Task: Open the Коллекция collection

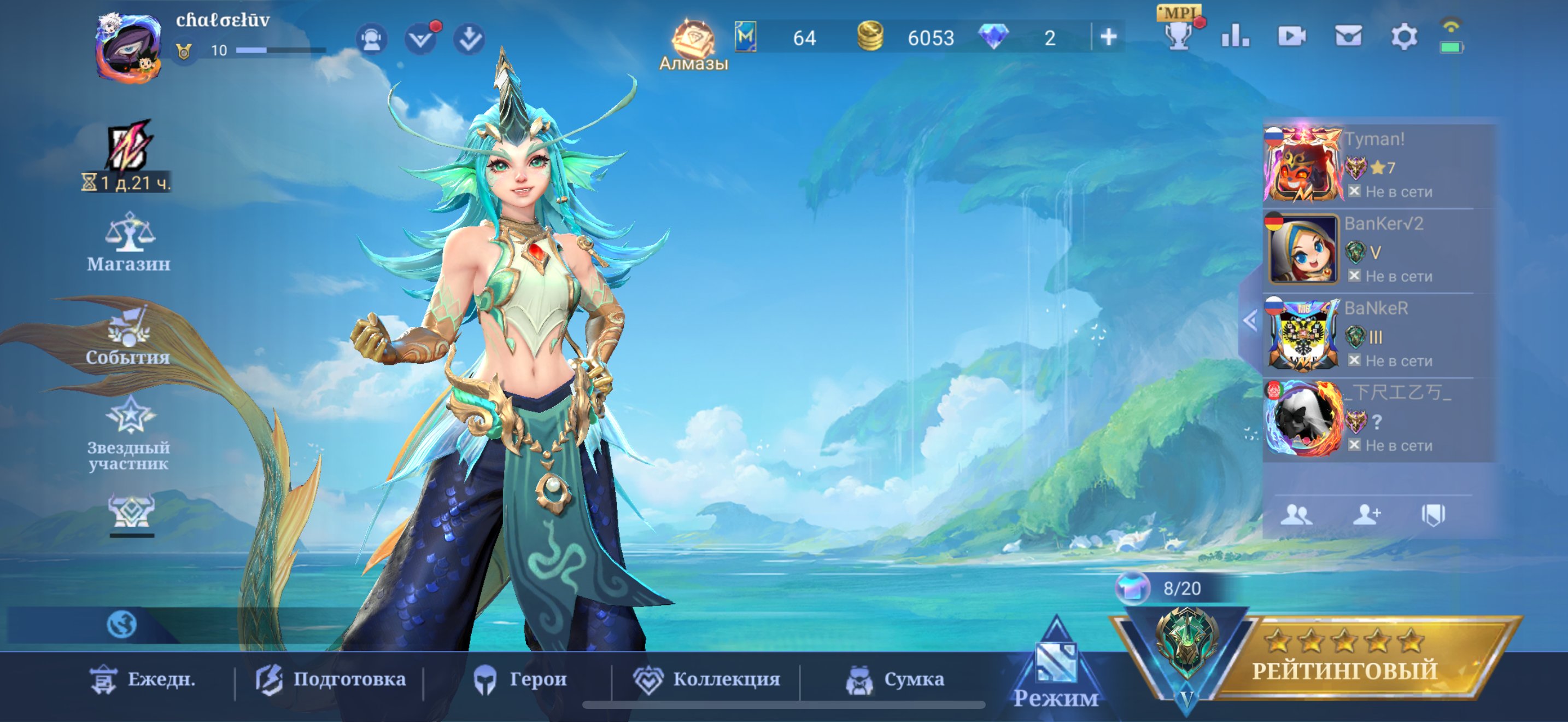Action: click(707, 679)
